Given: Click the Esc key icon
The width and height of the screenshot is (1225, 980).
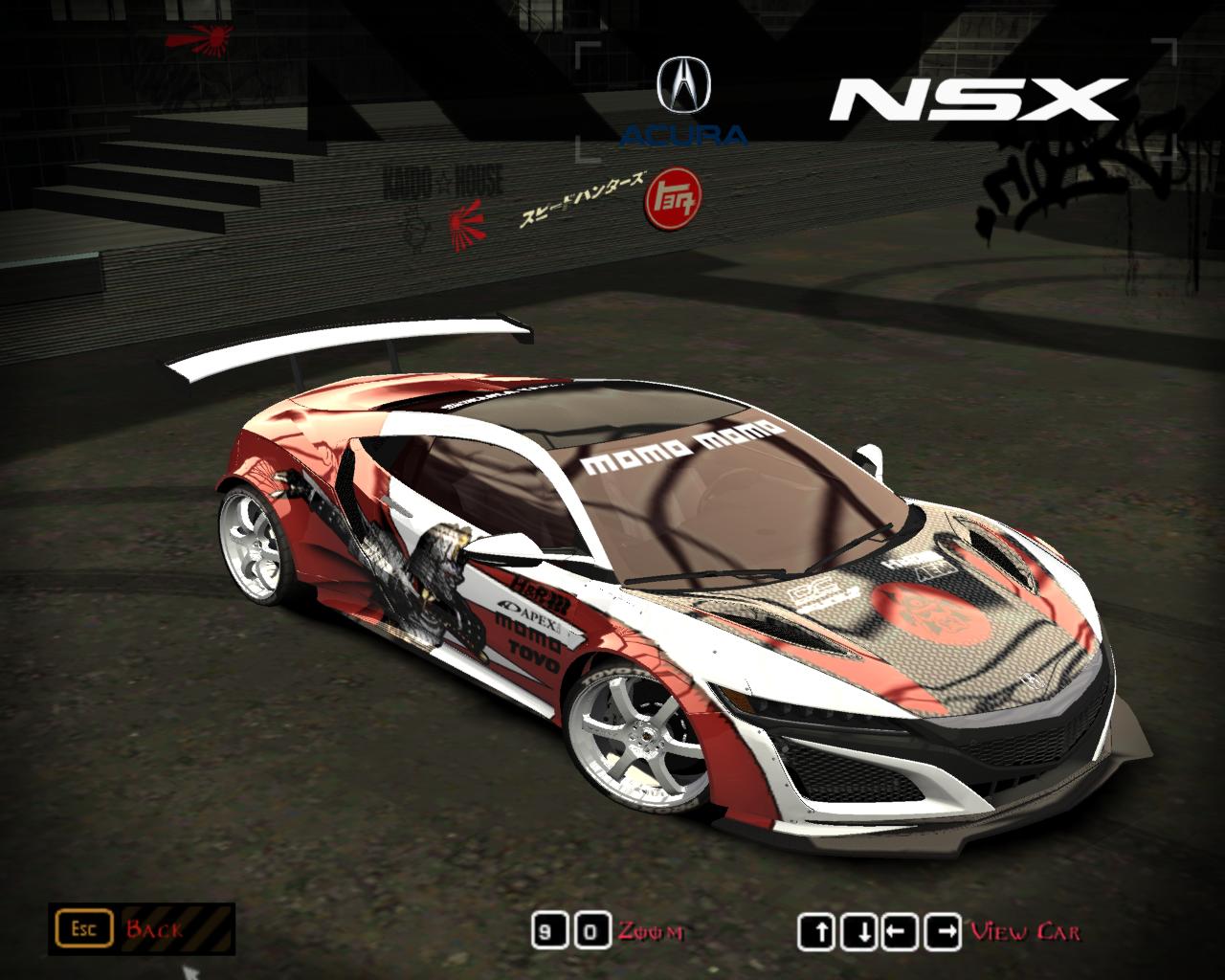Looking at the screenshot, I should 86,927.
